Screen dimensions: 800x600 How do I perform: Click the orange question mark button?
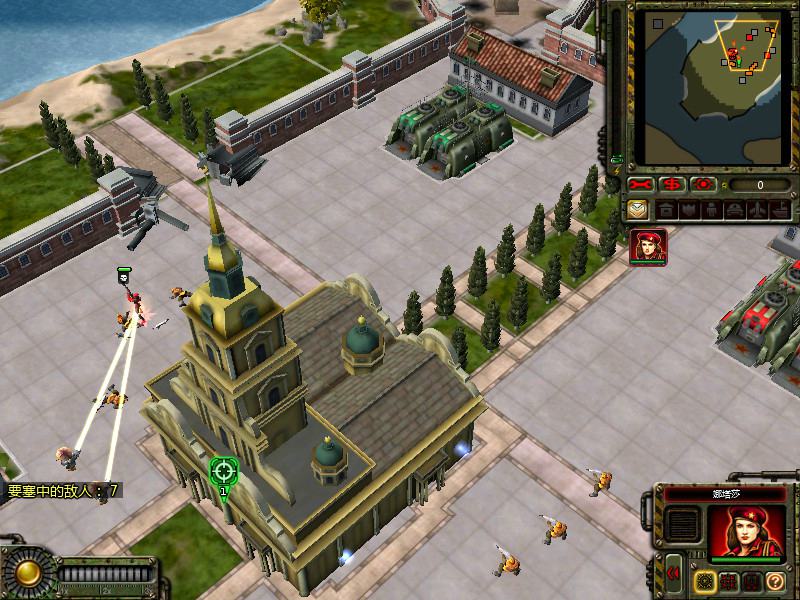(774, 581)
